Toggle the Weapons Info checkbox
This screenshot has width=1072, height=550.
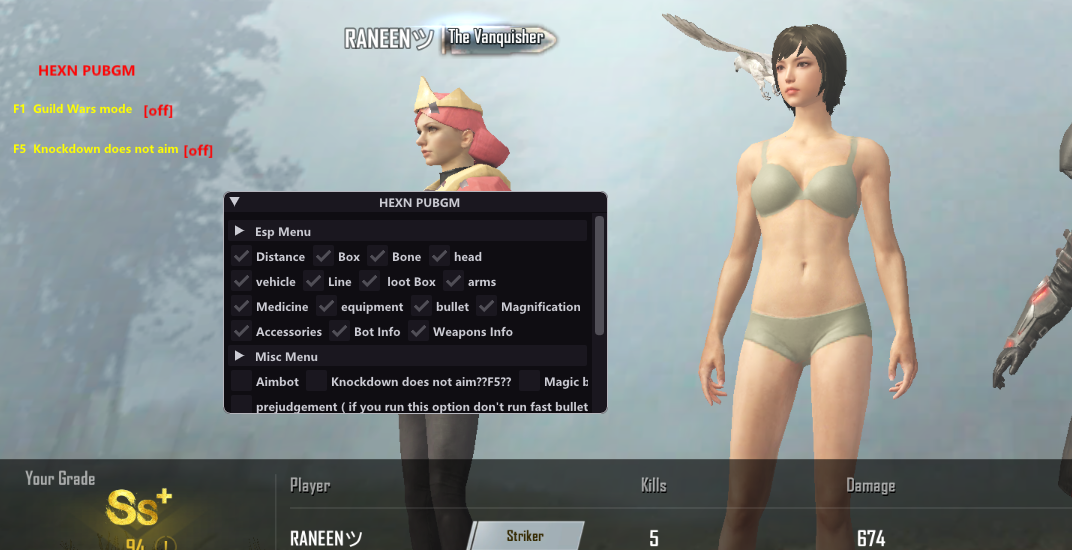[418, 331]
